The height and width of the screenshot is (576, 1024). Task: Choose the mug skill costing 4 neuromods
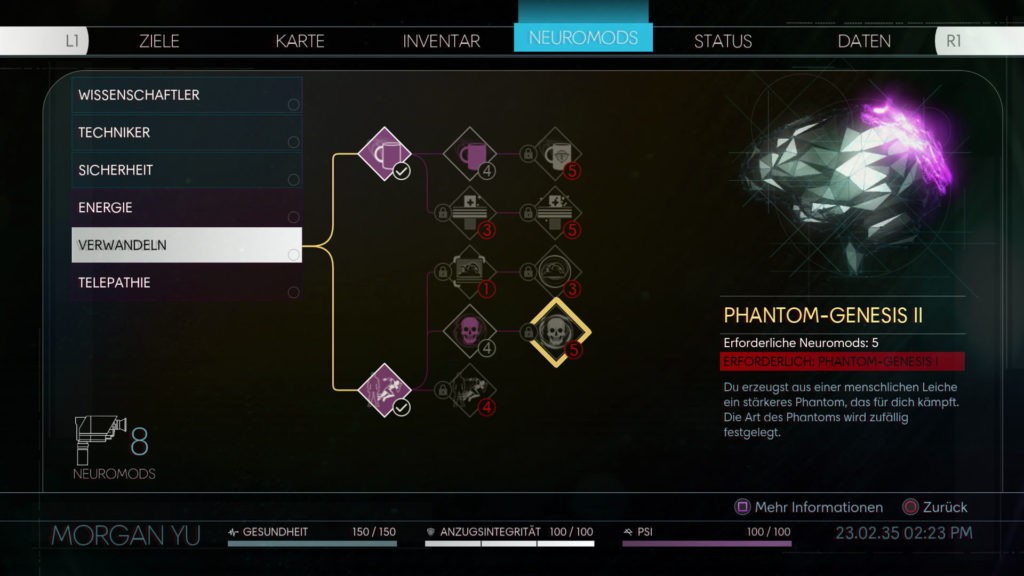point(469,154)
